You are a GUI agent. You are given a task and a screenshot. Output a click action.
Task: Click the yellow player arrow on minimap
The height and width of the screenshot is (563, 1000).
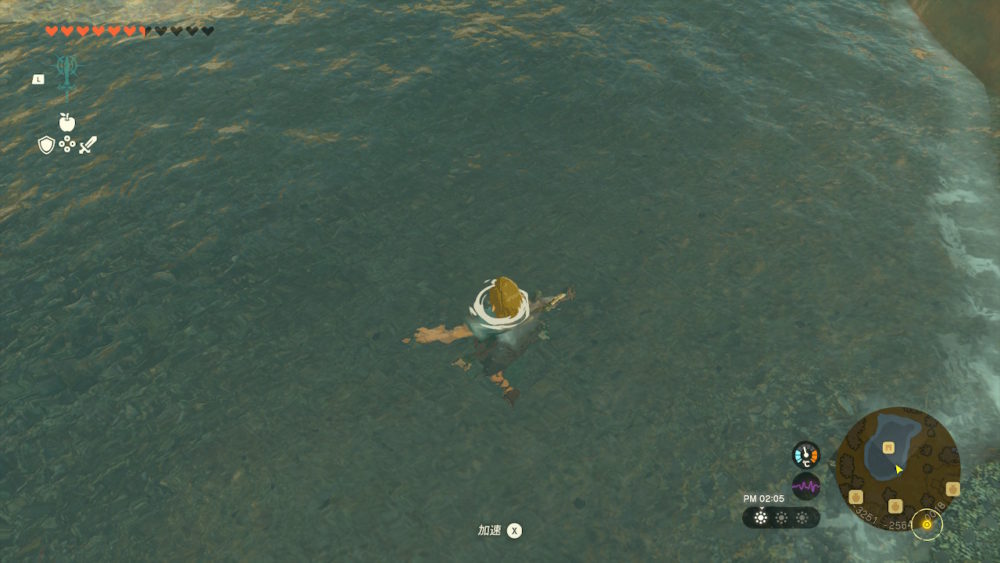[898, 468]
